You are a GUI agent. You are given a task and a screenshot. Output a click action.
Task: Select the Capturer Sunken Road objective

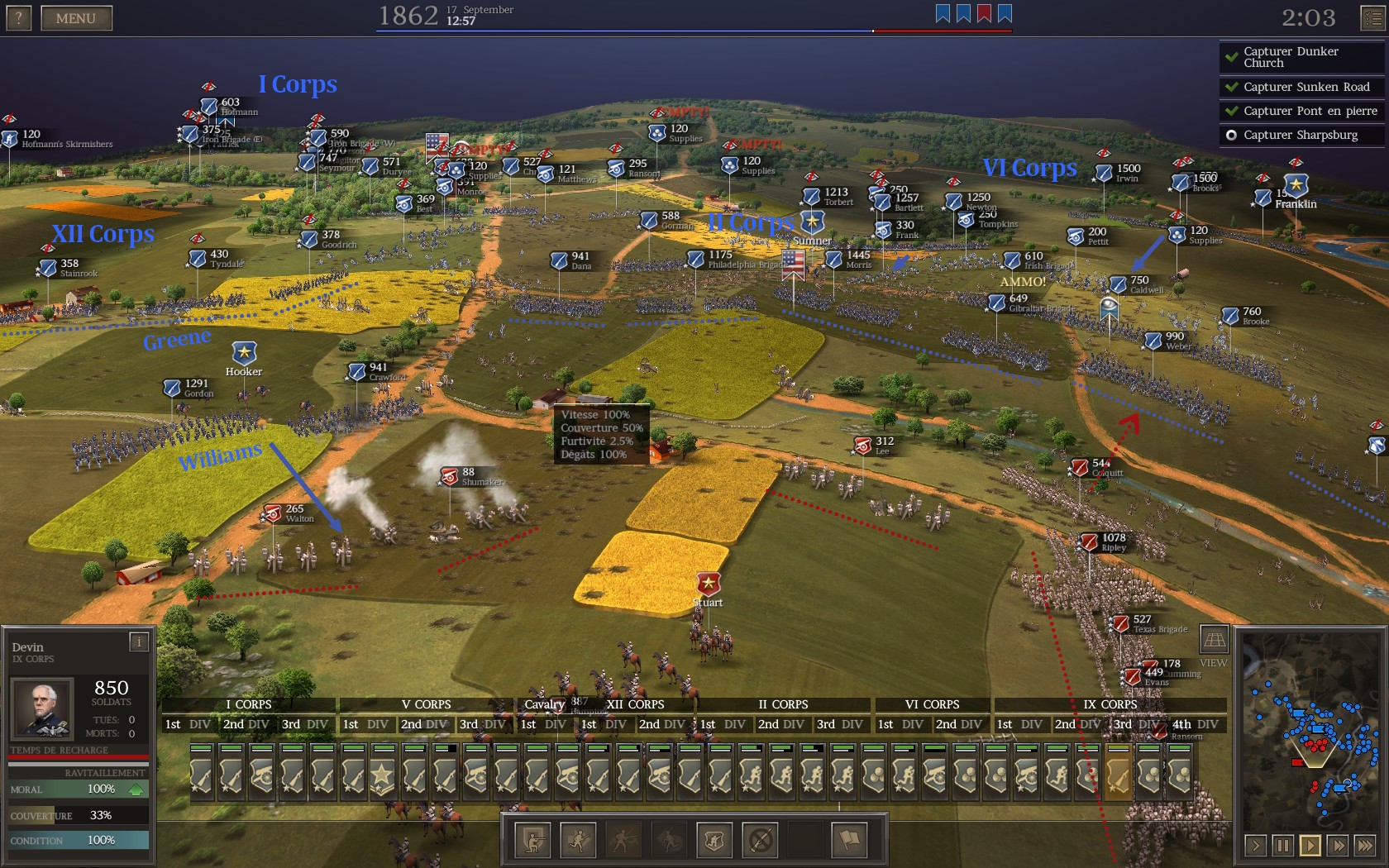(1301, 87)
